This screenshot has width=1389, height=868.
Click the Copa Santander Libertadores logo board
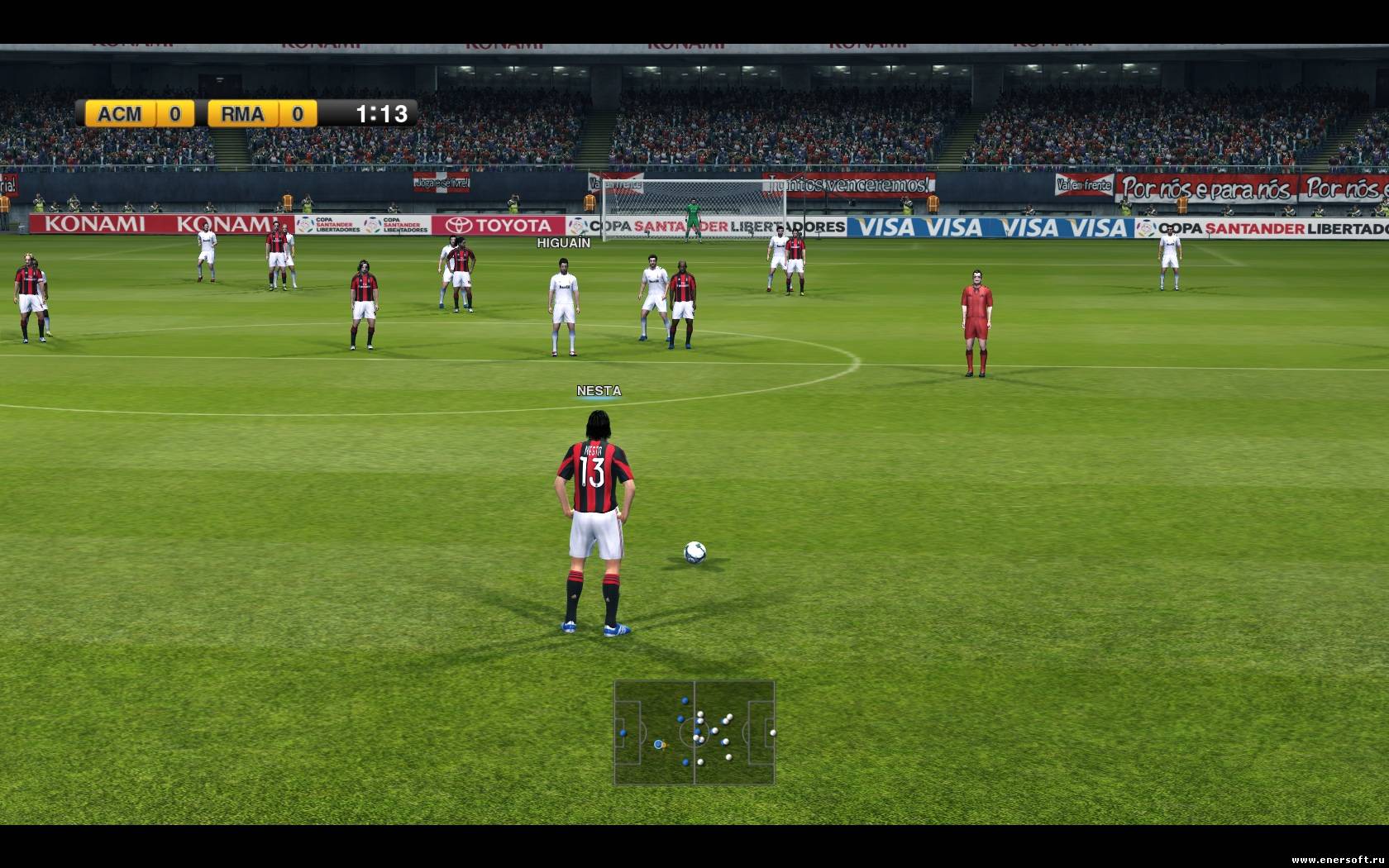tap(331, 225)
